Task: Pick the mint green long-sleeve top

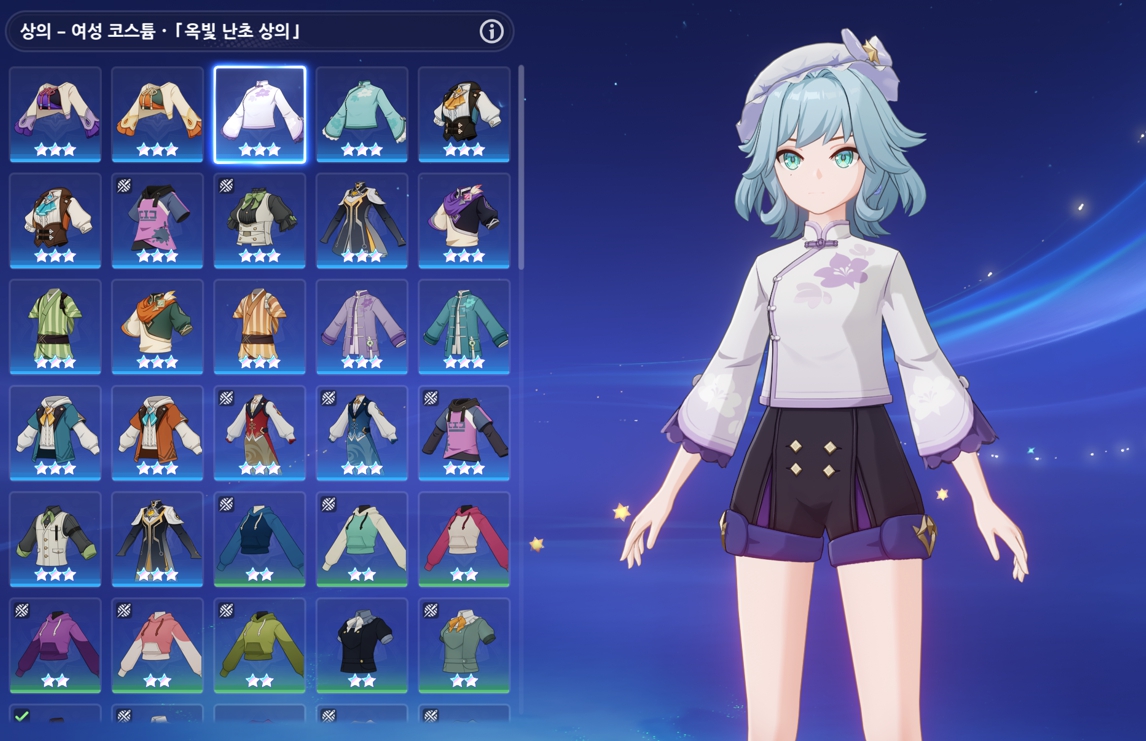Action: click(362, 114)
